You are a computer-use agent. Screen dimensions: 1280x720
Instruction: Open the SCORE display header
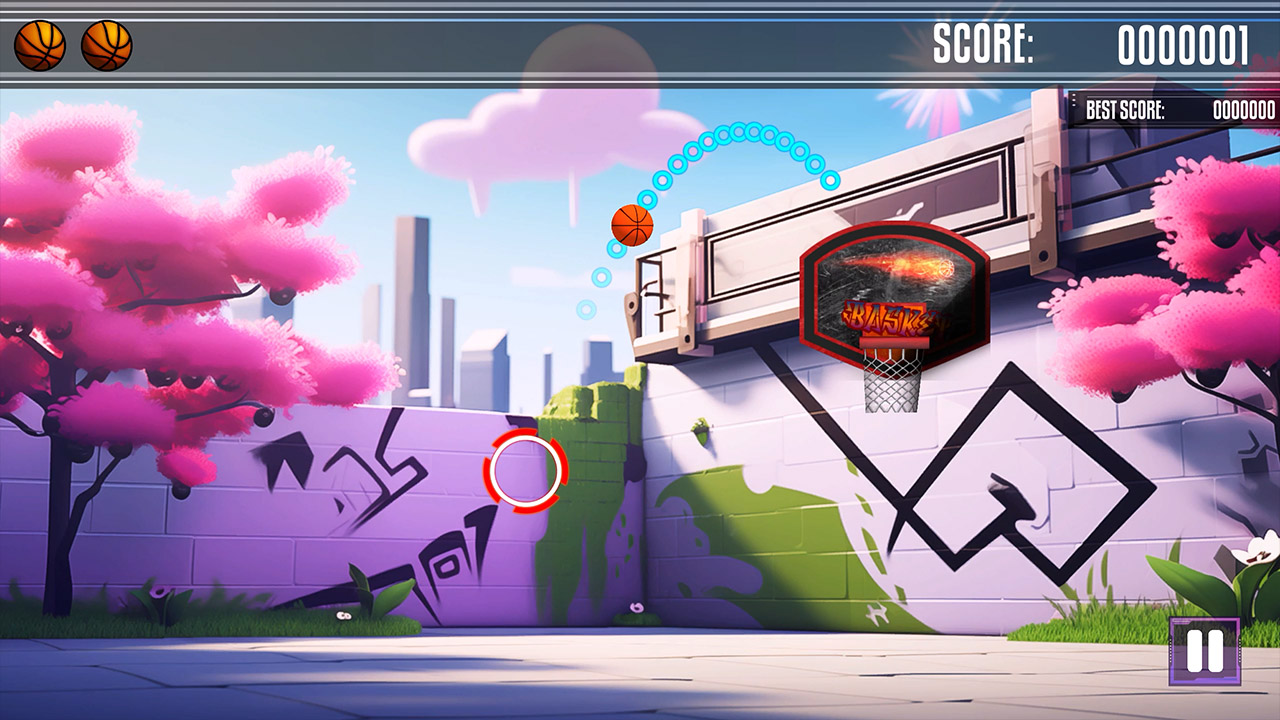coord(1080,43)
